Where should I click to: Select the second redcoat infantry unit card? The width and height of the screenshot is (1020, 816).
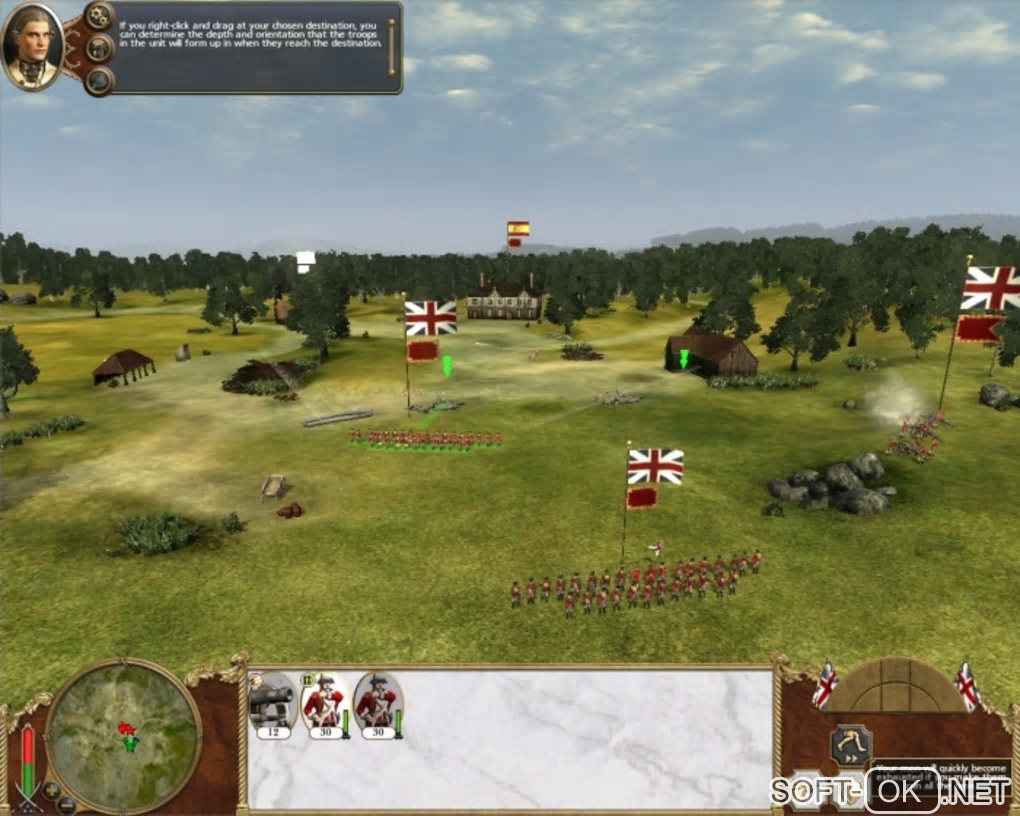[x=377, y=705]
